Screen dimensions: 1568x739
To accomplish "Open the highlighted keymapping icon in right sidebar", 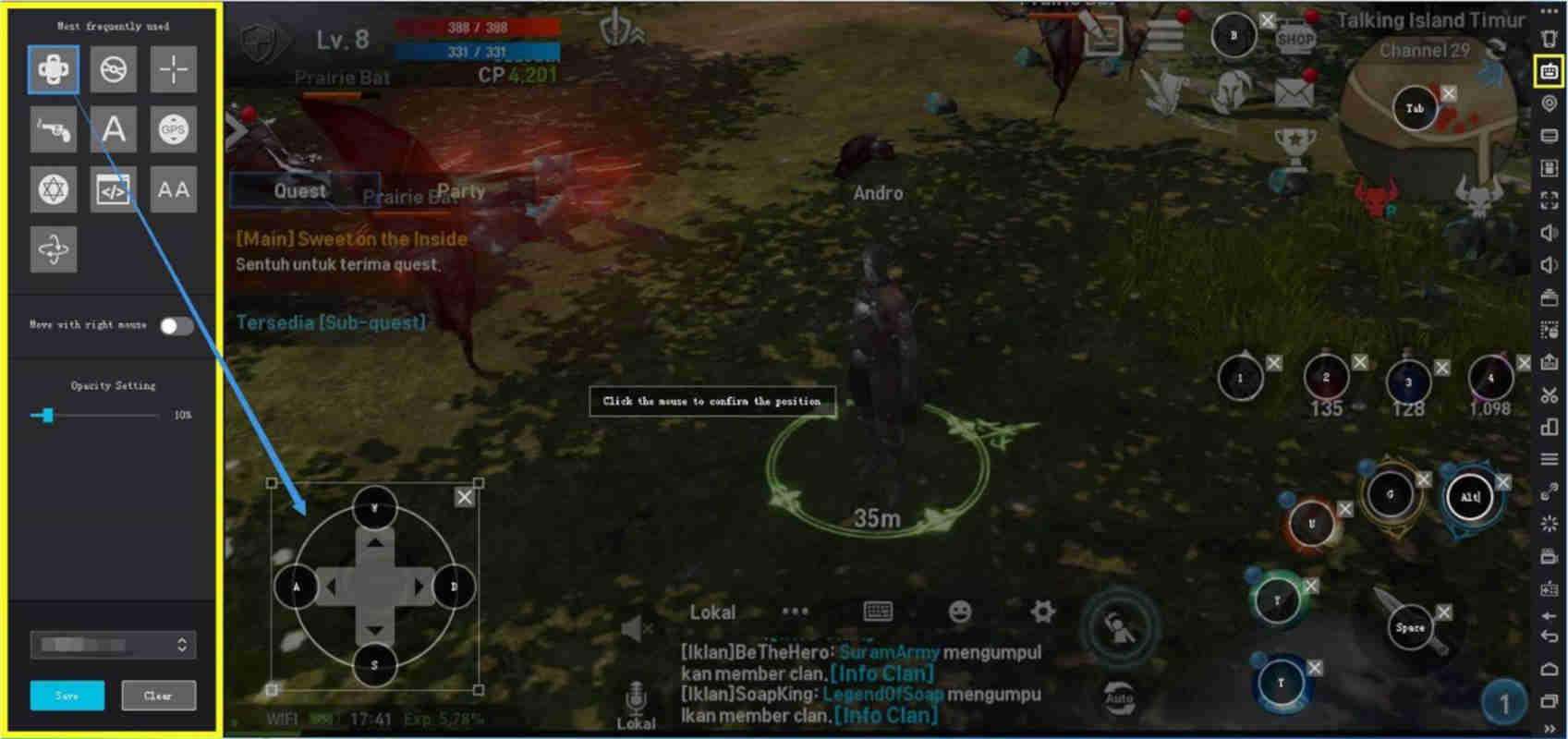I will click(x=1550, y=69).
